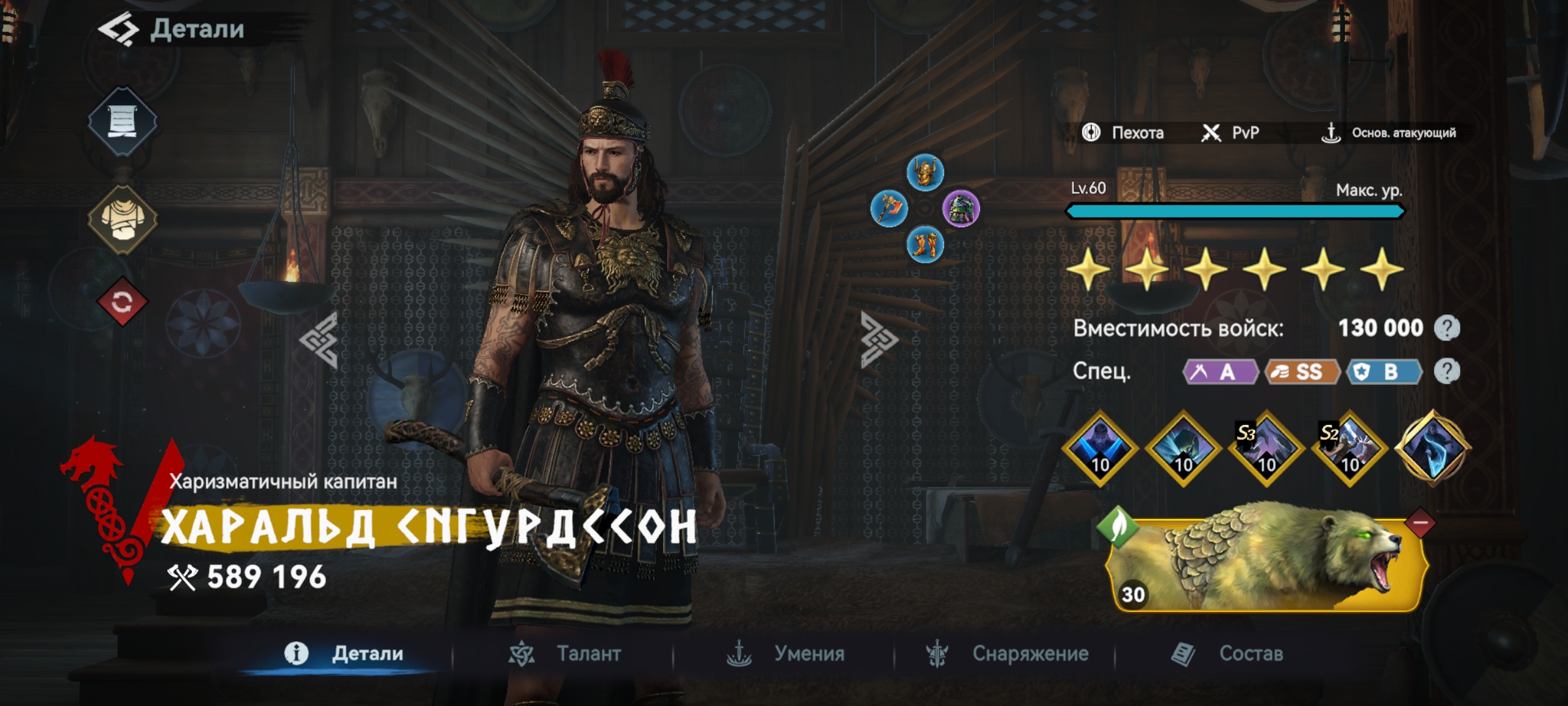Select the axe weapon equipment slot
The height and width of the screenshot is (706, 1568).
[x=889, y=209]
